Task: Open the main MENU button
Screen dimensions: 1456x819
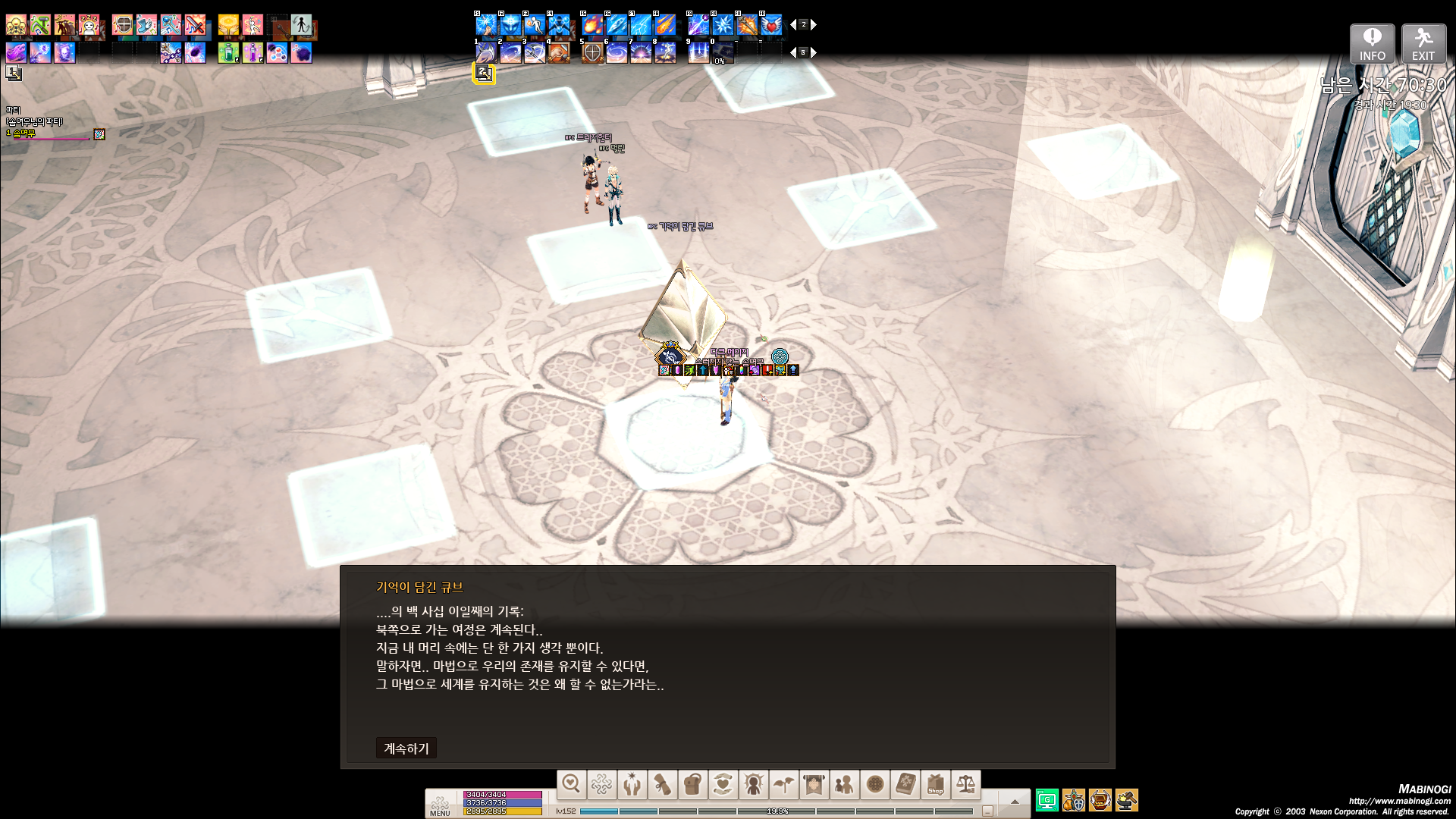Action: point(440,805)
